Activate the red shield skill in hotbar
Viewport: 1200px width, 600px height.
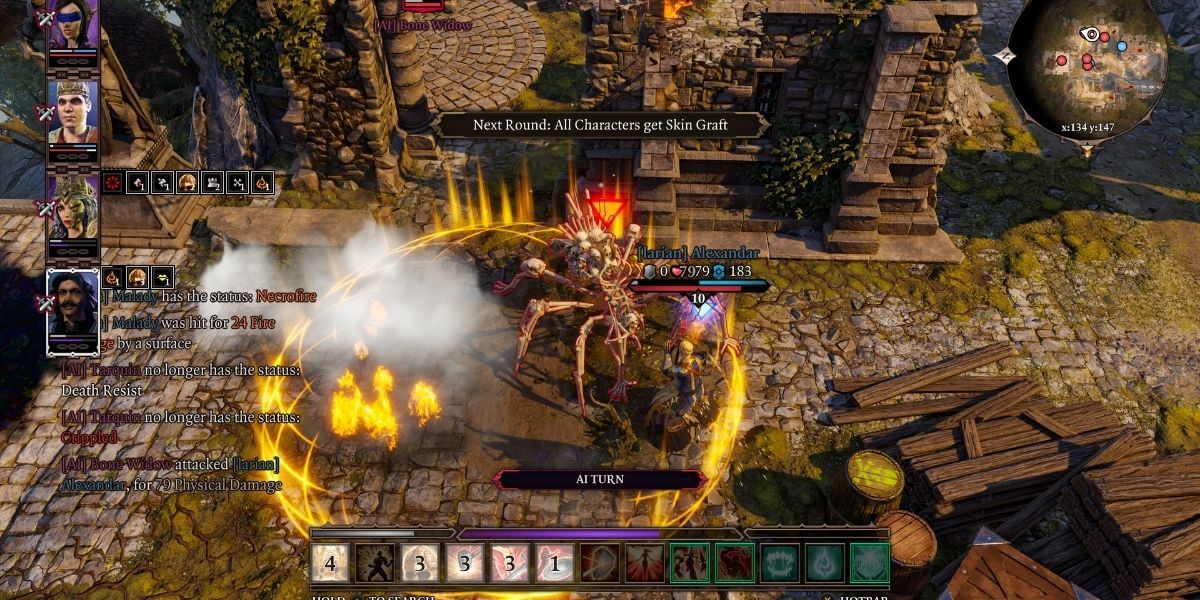(x=600, y=563)
